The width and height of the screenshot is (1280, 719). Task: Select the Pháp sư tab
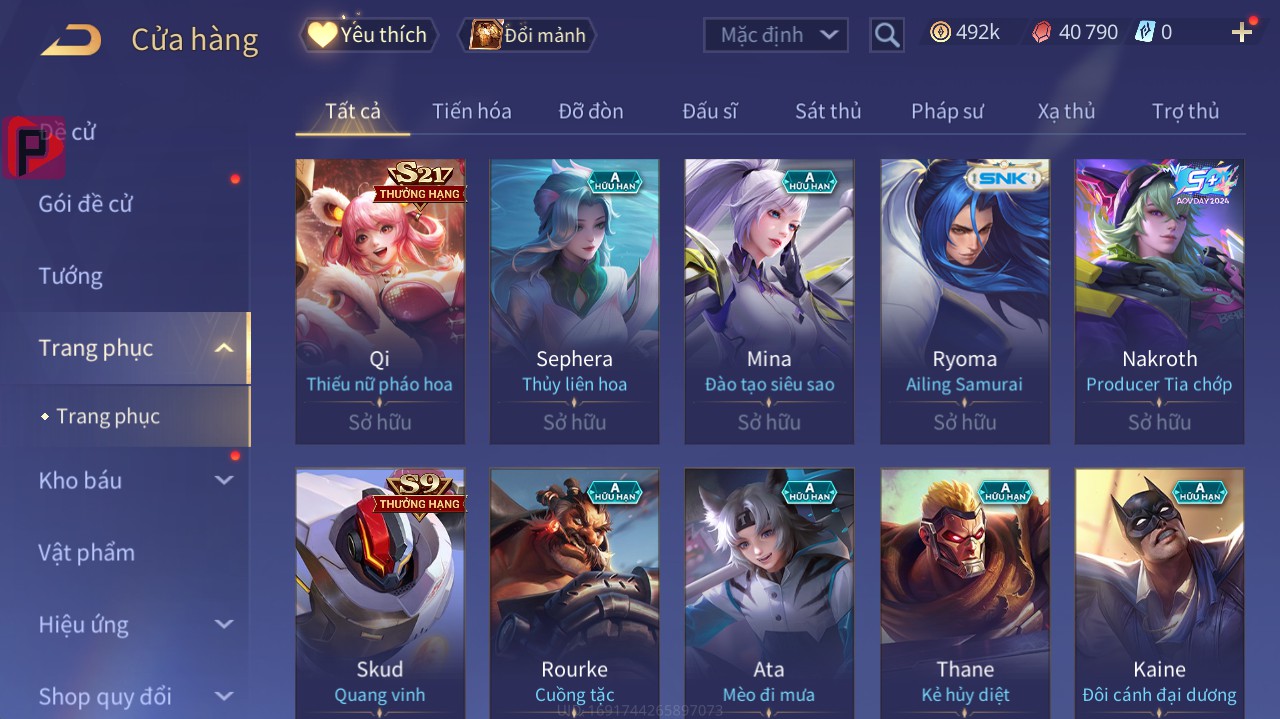(x=947, y=111)
